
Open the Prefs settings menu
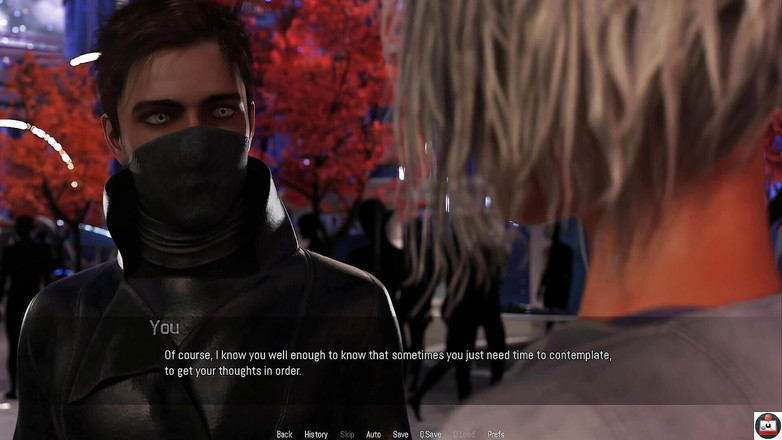496,434
